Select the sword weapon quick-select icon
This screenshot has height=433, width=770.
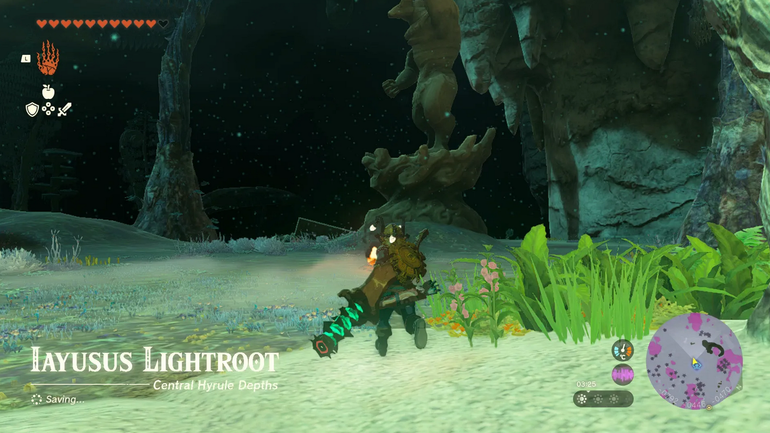[65, 109]
